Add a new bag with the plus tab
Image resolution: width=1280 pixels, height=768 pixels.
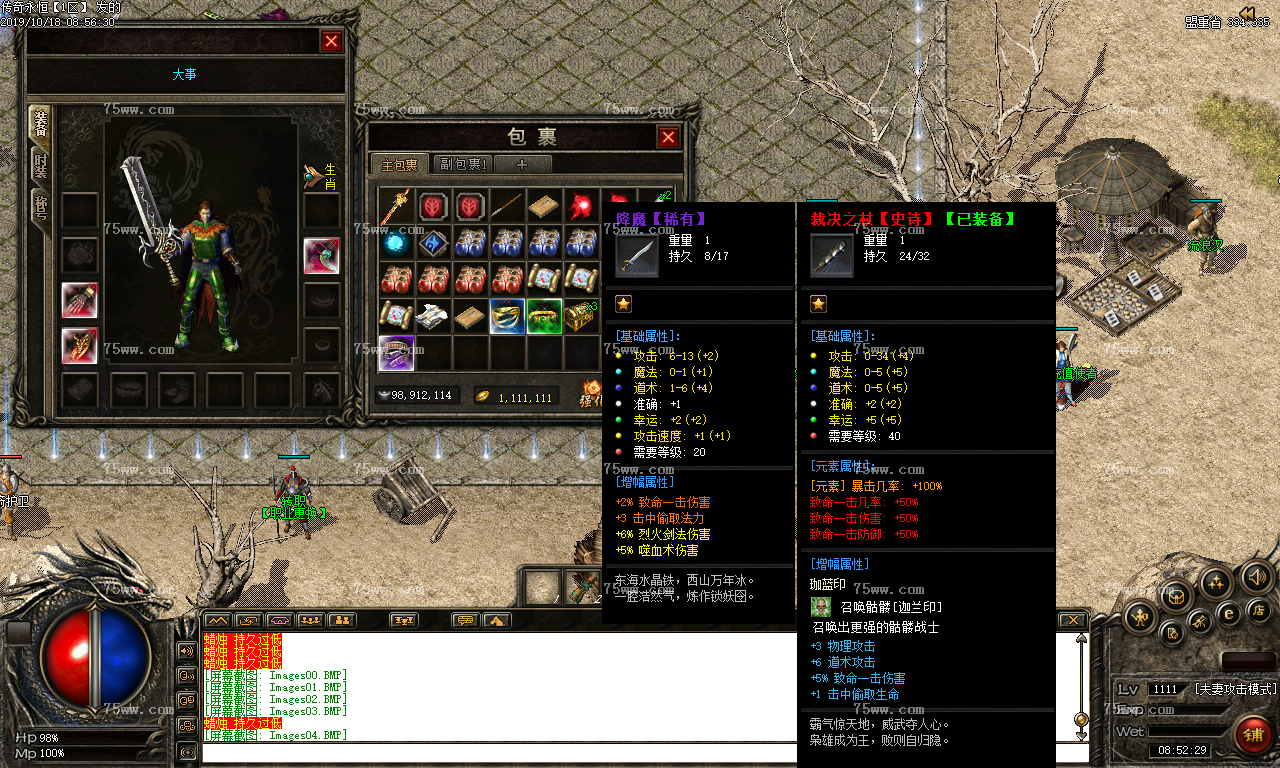[x=521, y=164]
